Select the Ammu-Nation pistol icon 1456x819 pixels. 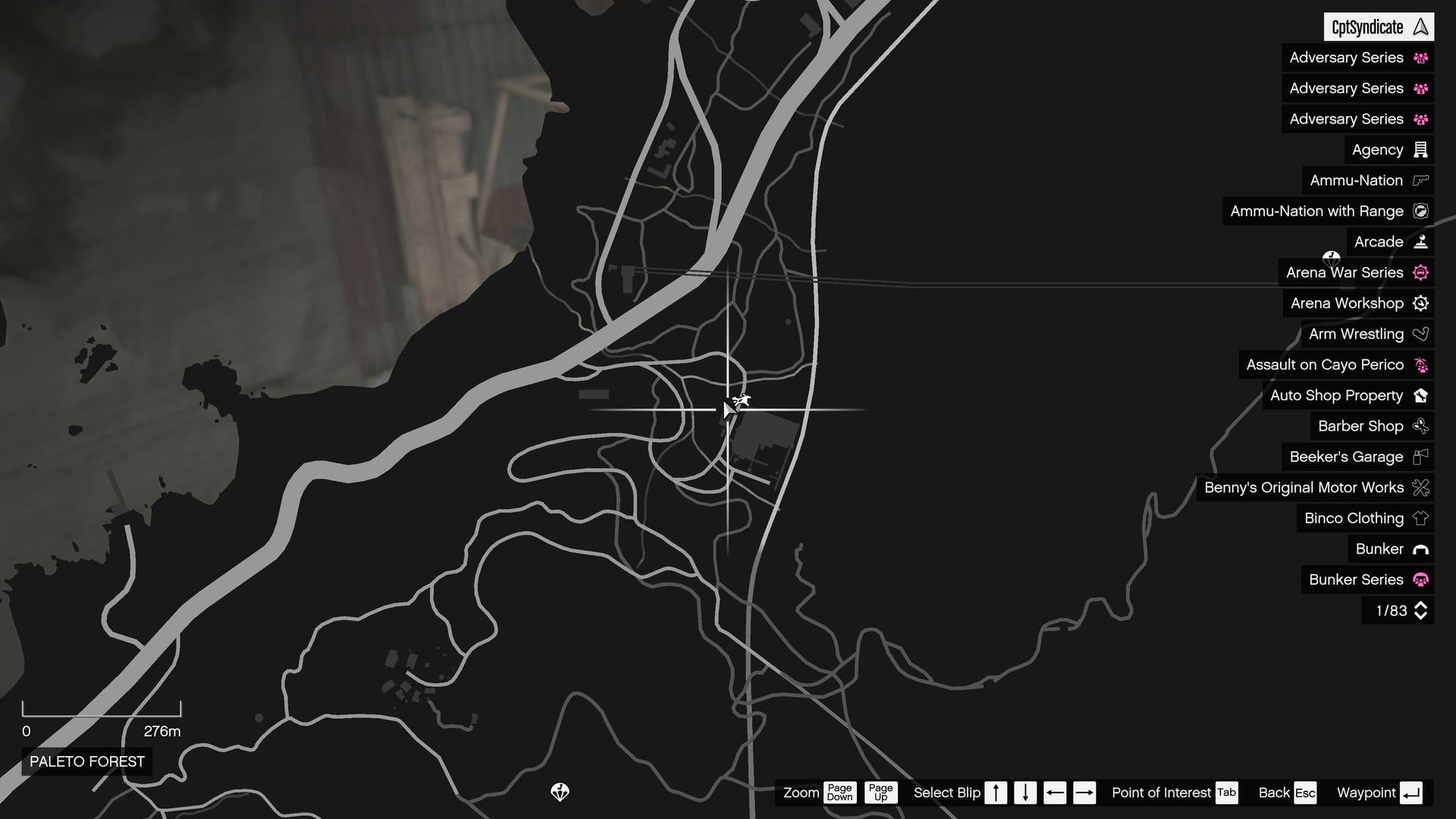(x=1420, y=180)
